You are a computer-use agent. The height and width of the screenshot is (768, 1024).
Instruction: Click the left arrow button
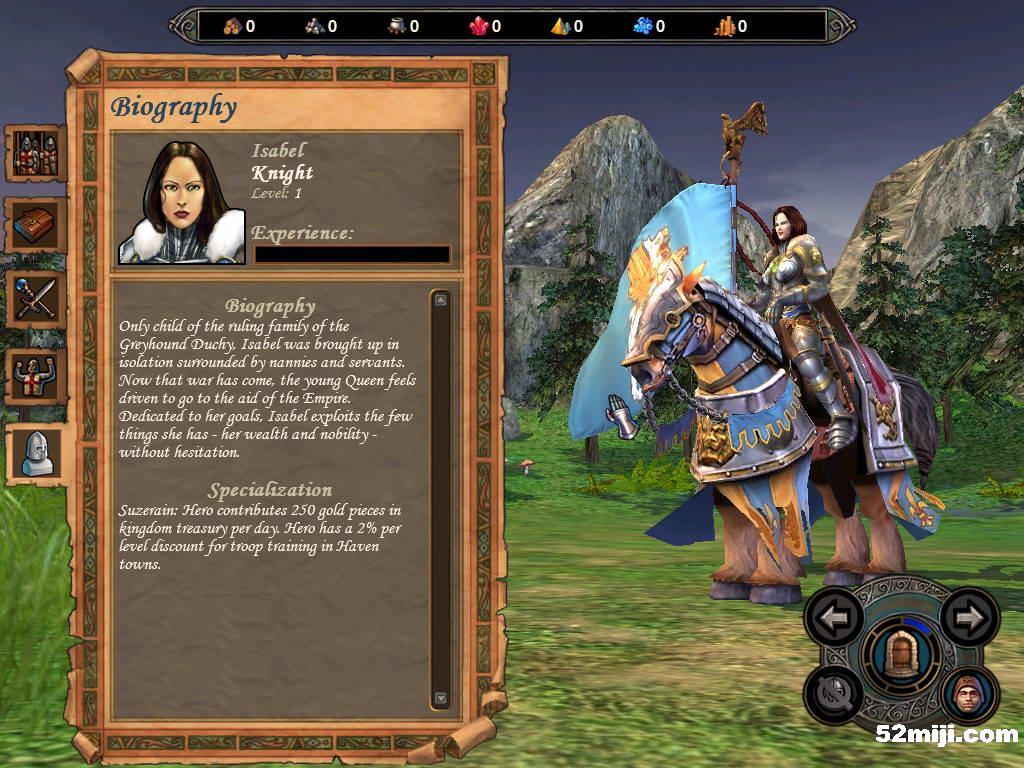coord(834,617)
